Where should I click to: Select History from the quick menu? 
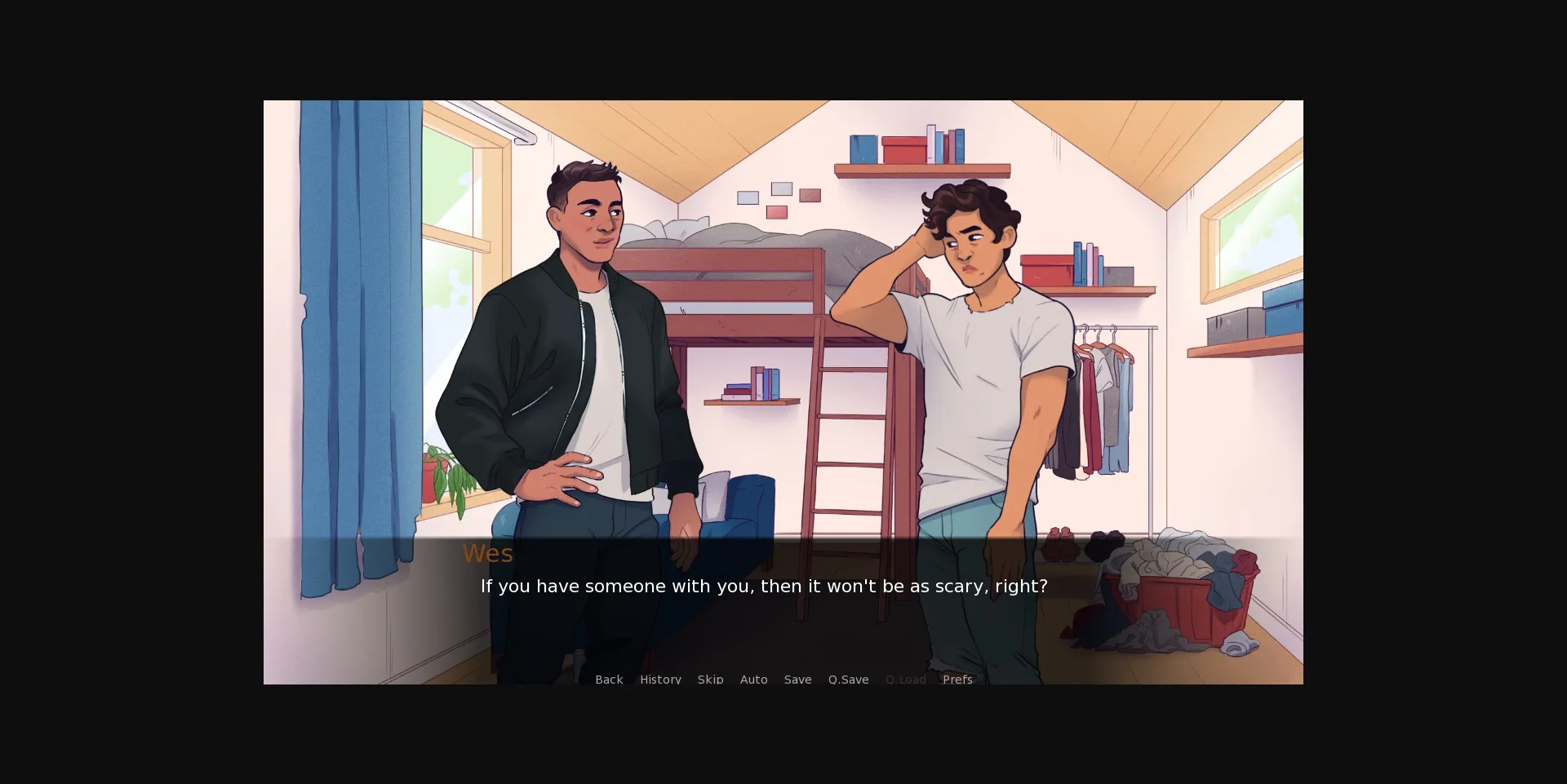coord(660,679)
